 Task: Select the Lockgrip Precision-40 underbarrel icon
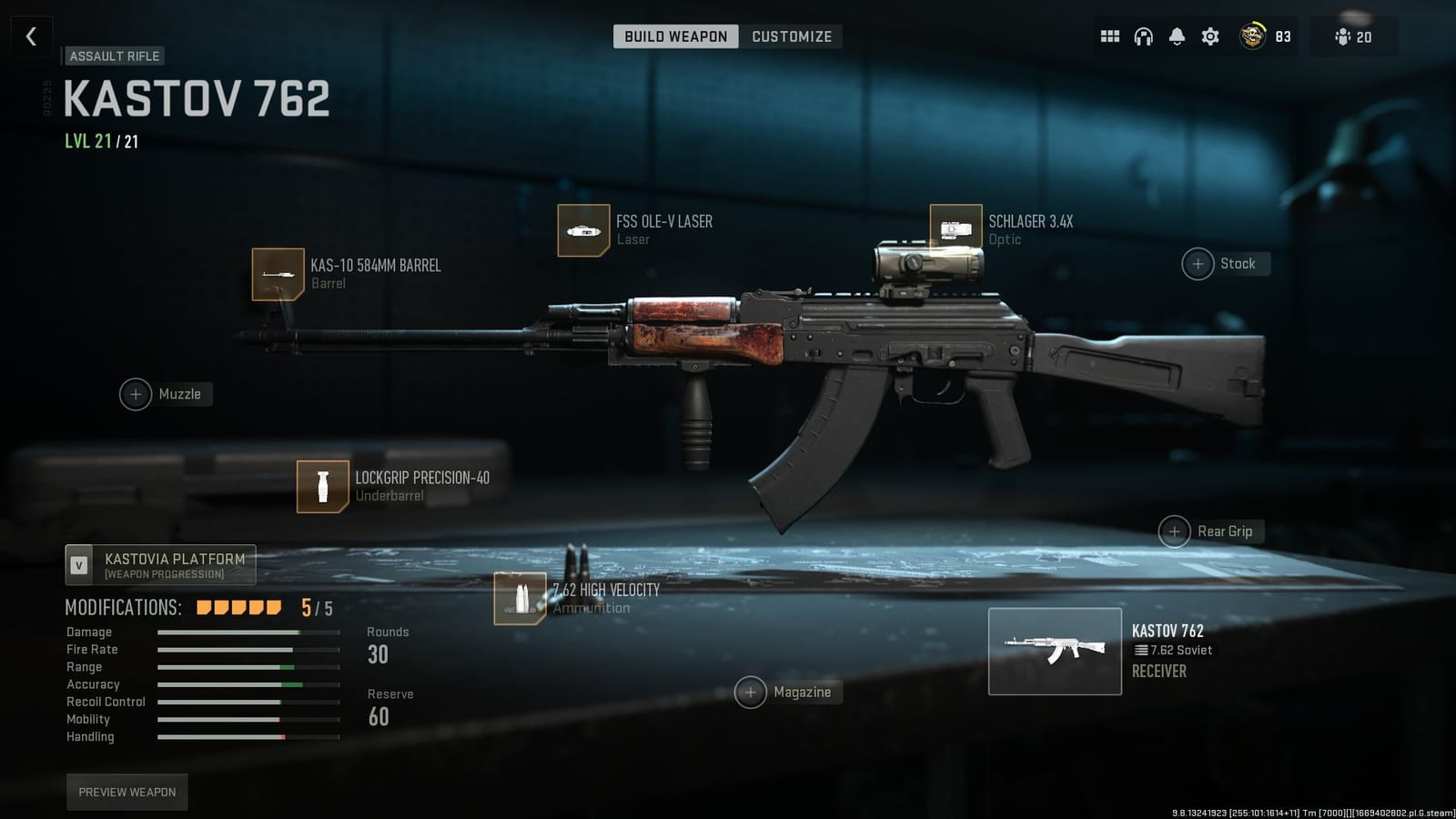(322, 487)
